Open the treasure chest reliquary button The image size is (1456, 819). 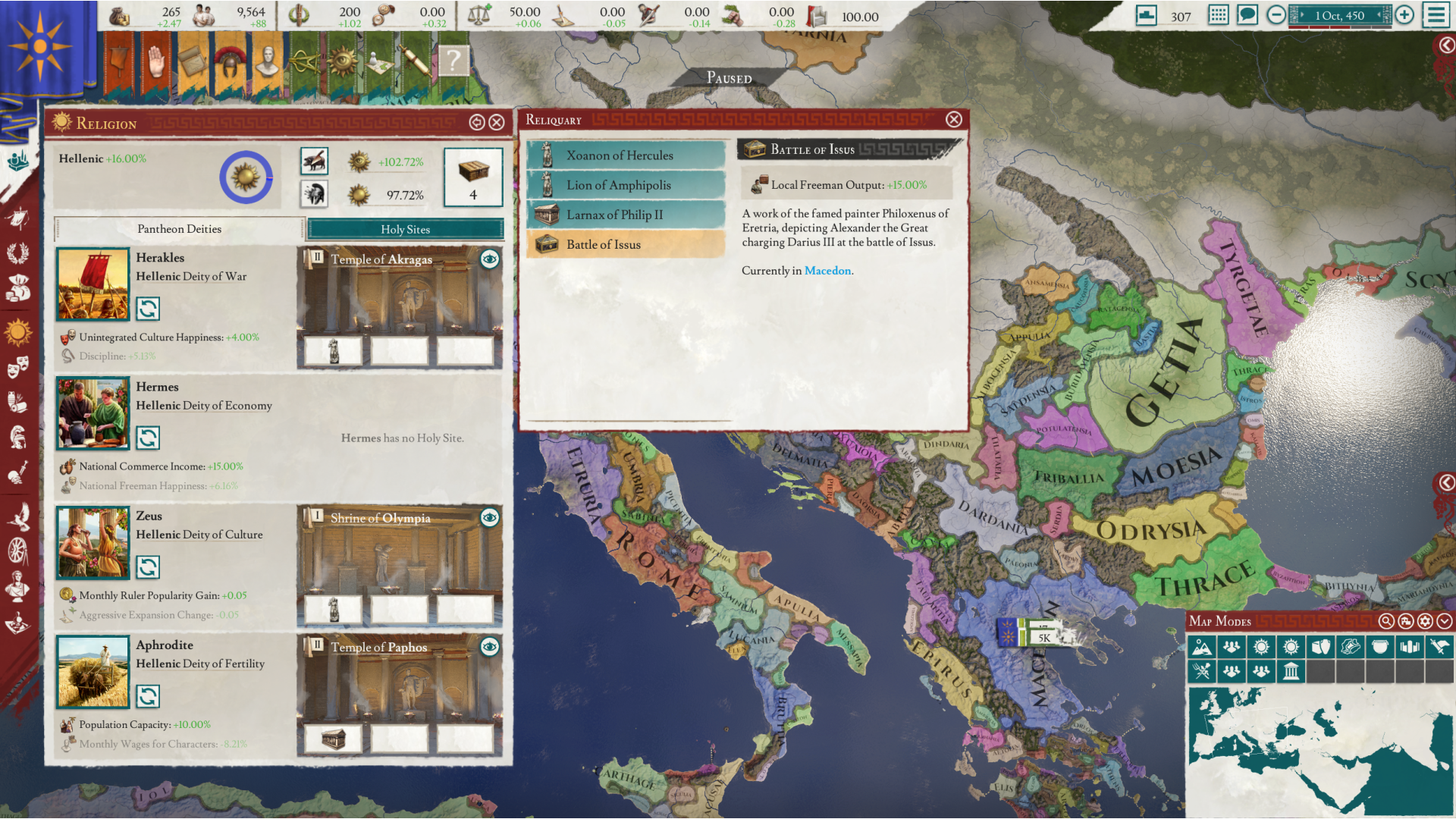473,177
